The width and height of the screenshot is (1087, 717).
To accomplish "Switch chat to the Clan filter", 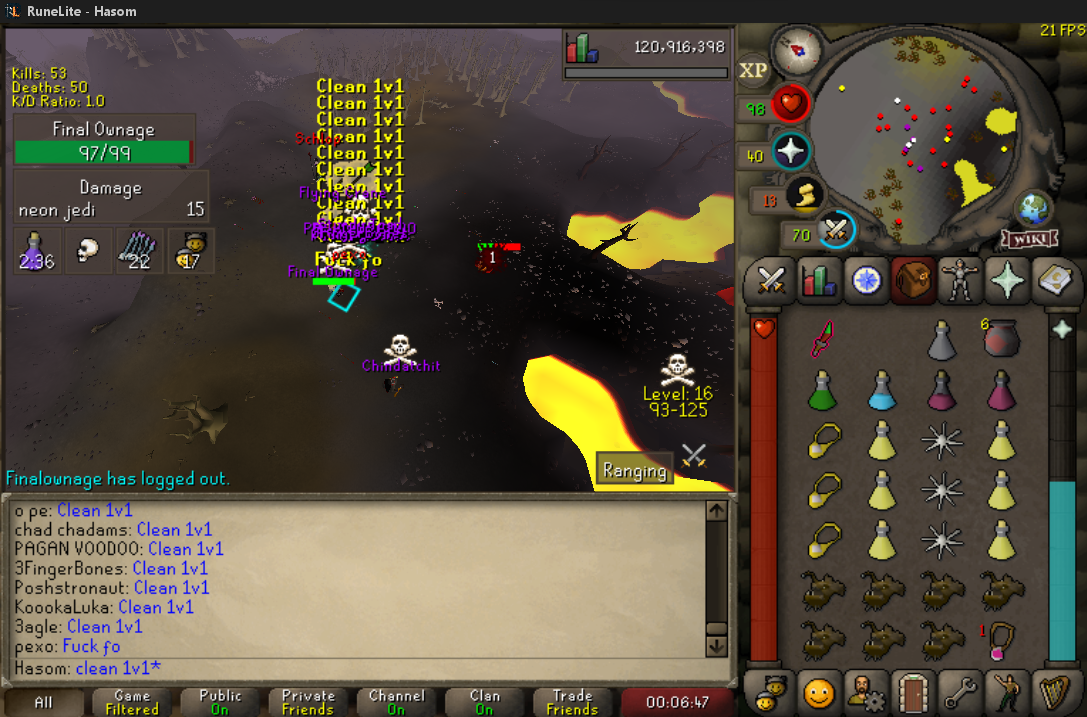I will coord(484,702).
